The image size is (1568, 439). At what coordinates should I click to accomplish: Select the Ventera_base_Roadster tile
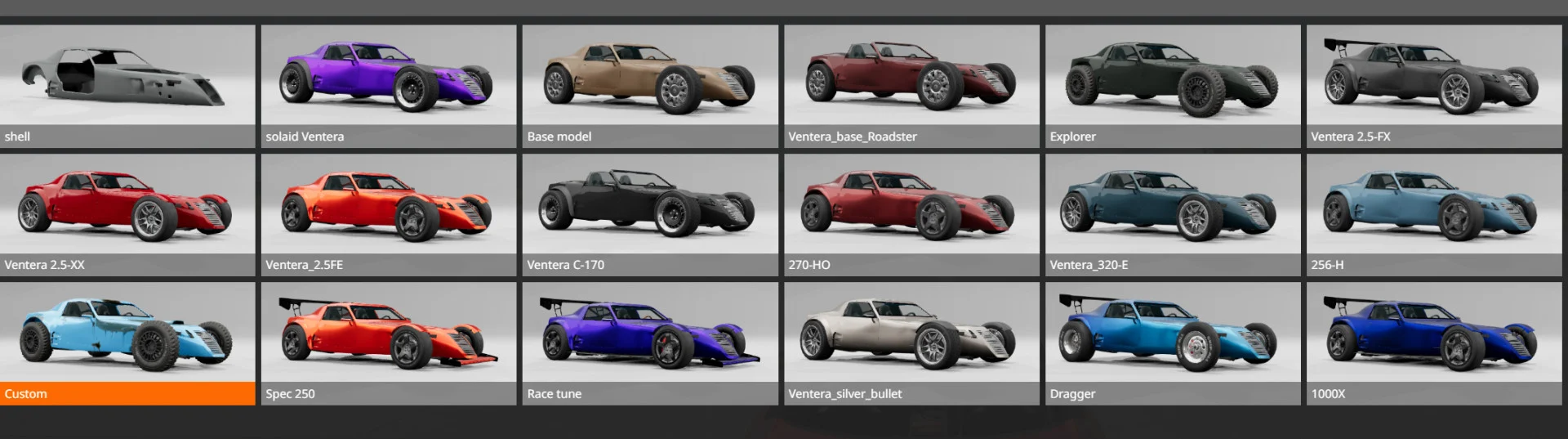(x=911, y=85)
